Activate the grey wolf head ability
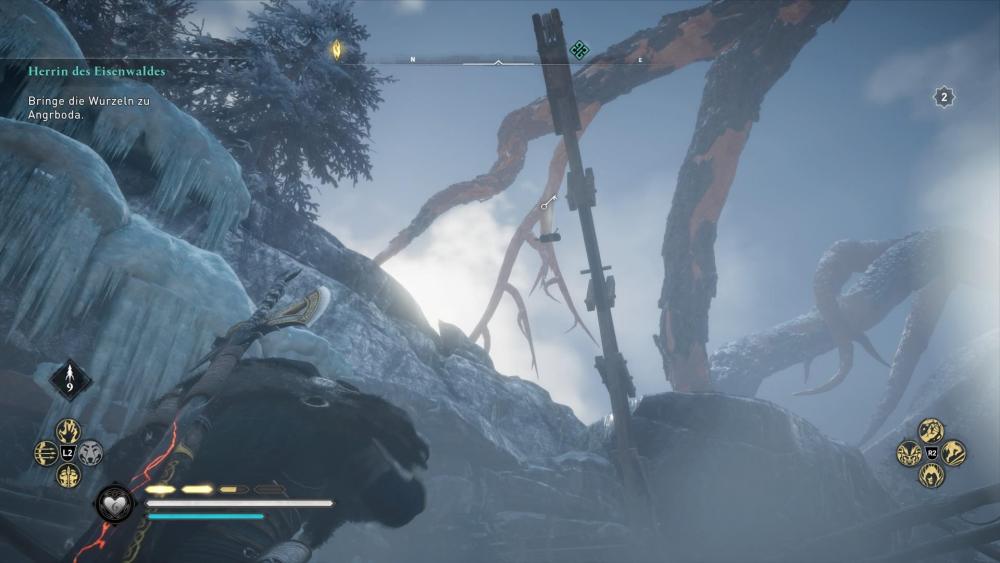This screenshot has height=563, width=1000. (91, 453)
